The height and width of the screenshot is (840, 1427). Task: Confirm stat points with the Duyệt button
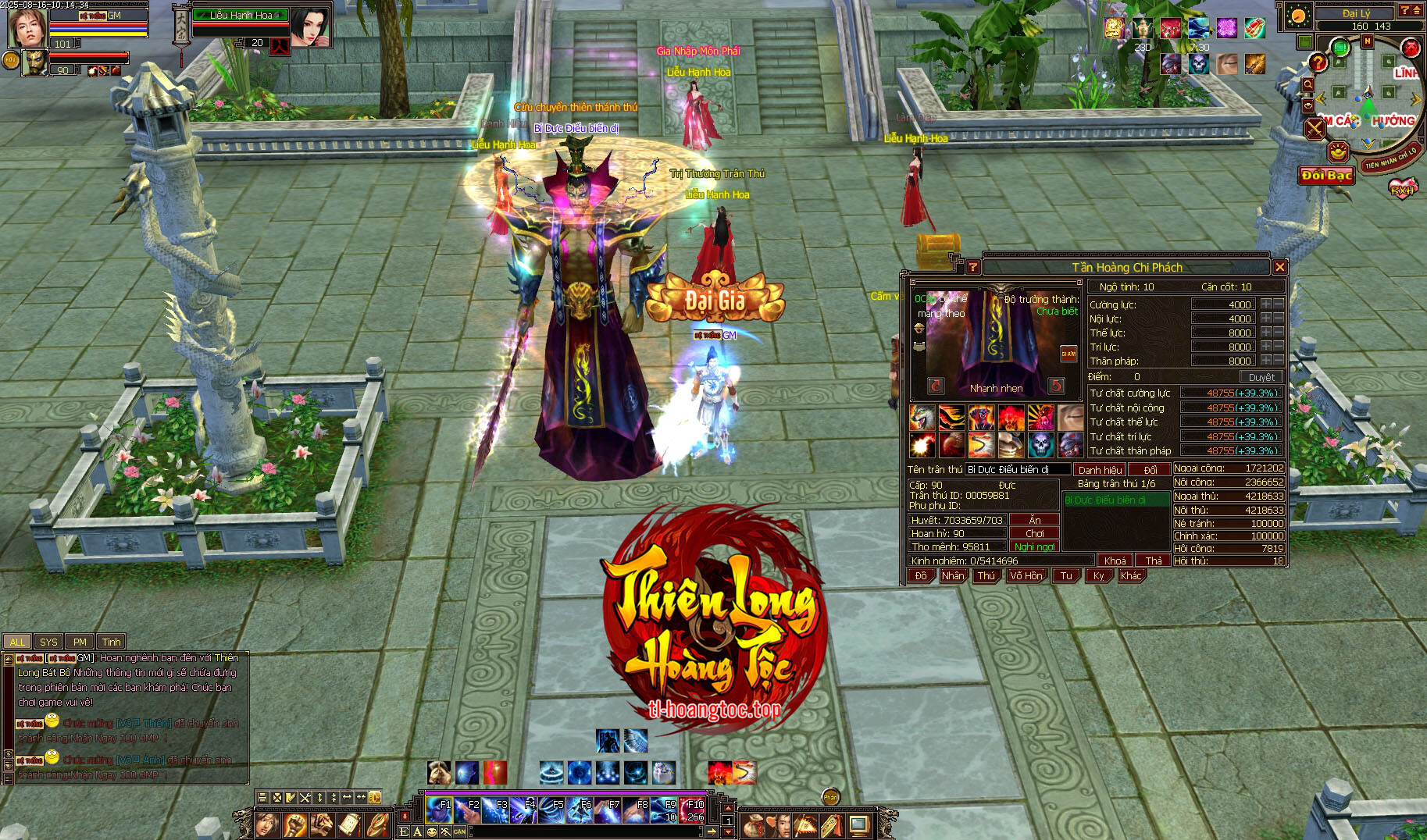(x=1261, y=377)
